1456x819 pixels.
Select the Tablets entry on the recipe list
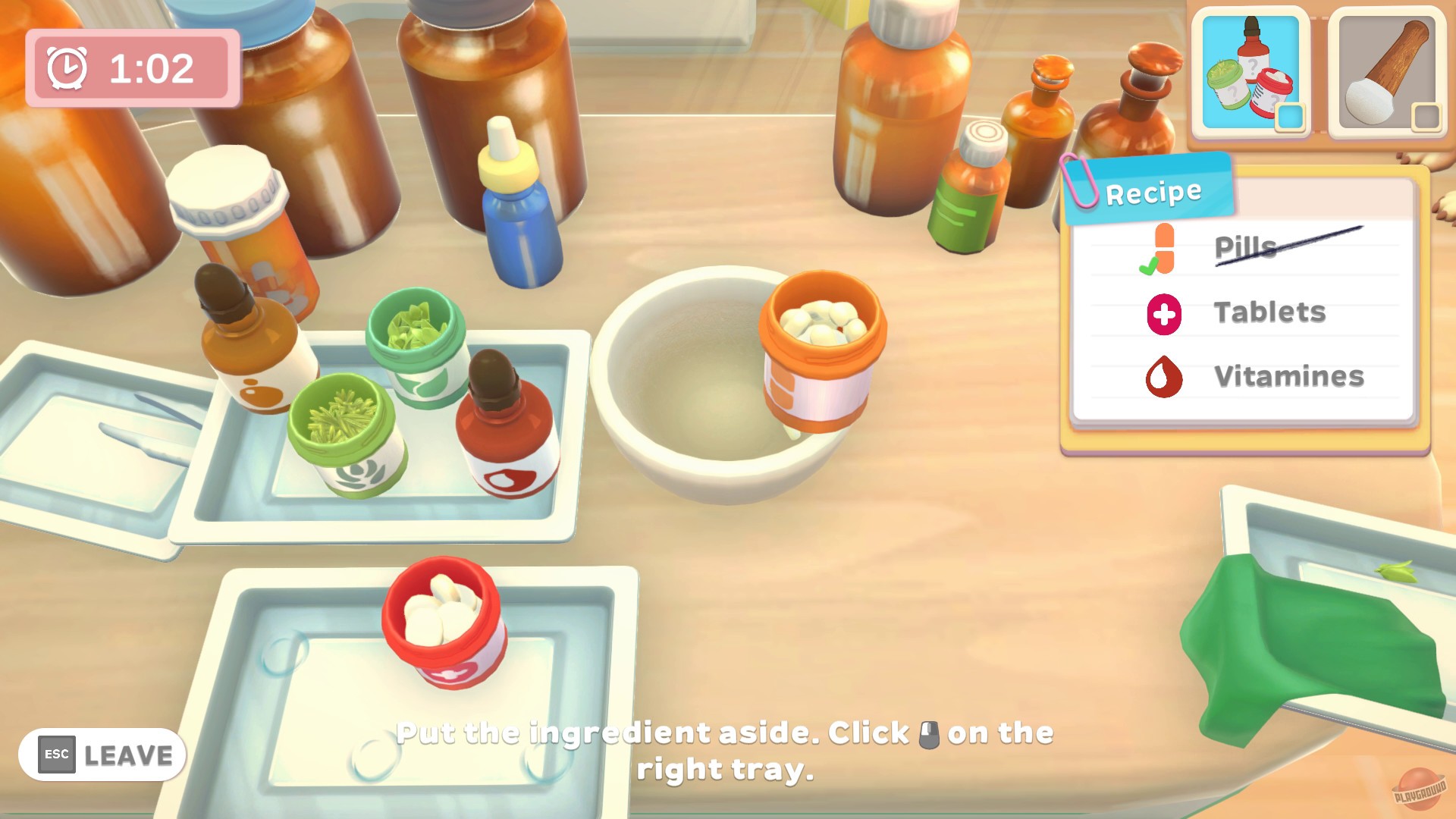pos(1269,312)
